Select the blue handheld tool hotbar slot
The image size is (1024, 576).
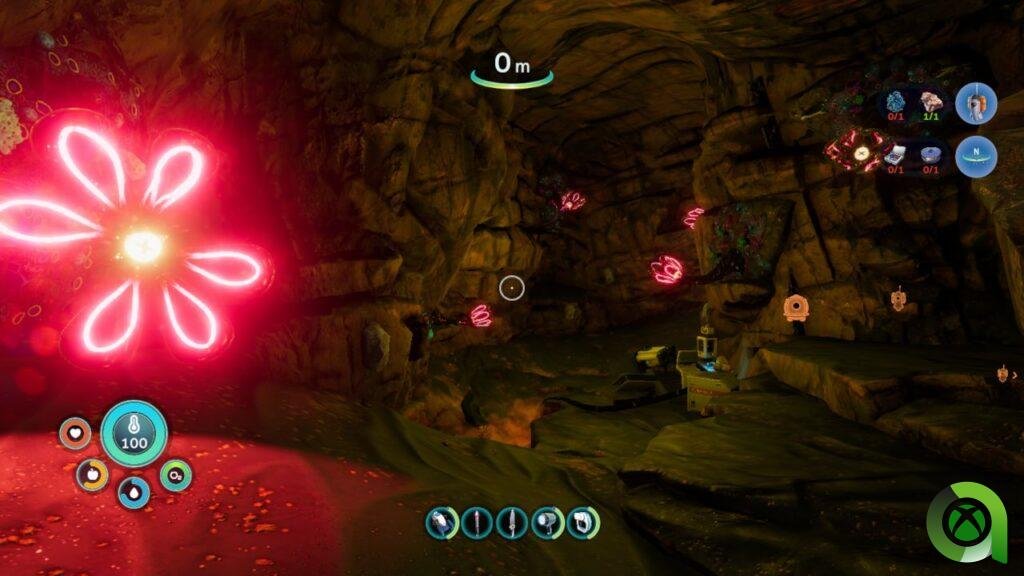[441, 522]
